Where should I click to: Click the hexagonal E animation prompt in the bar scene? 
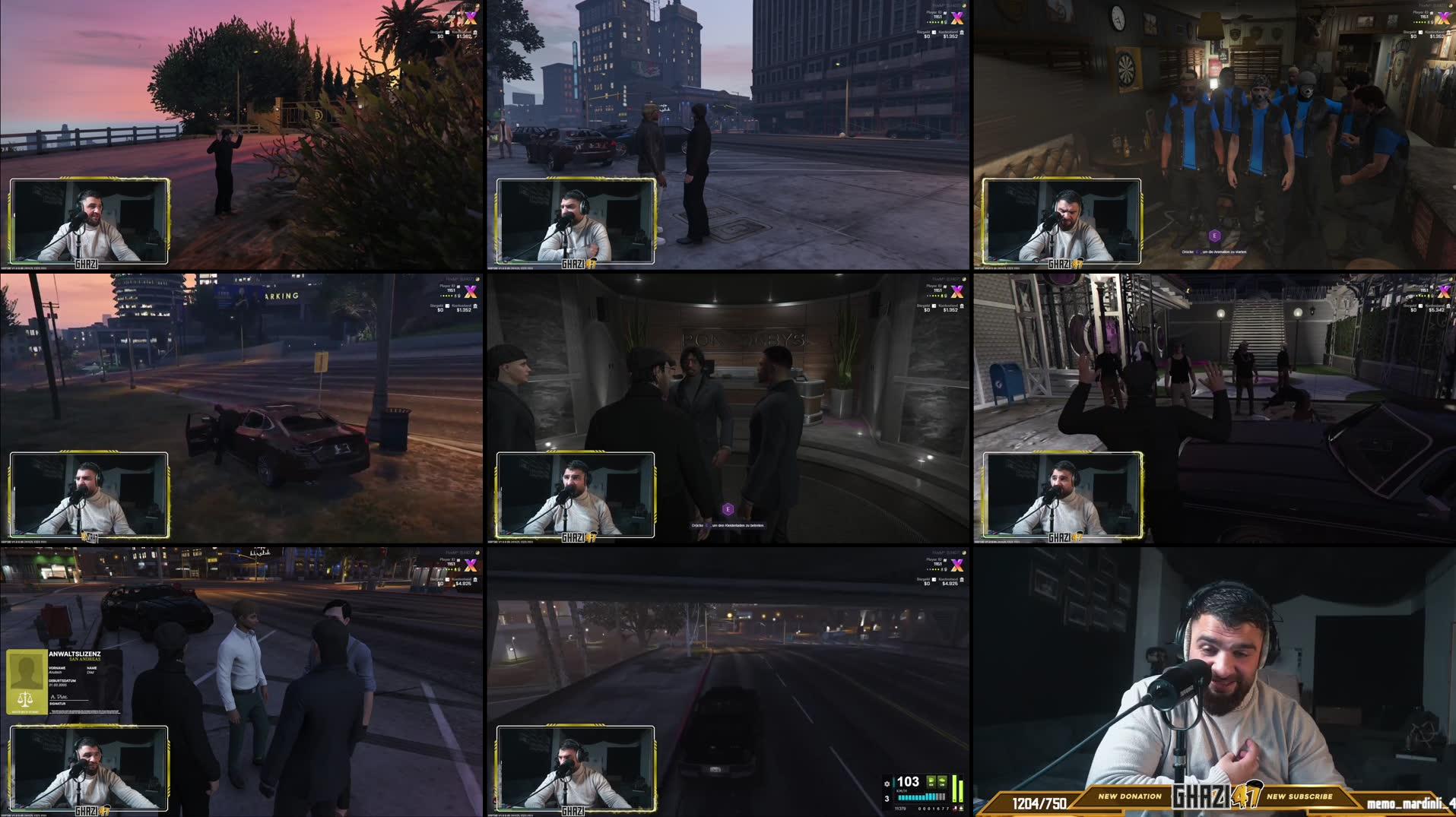(x=1215, y=236)
